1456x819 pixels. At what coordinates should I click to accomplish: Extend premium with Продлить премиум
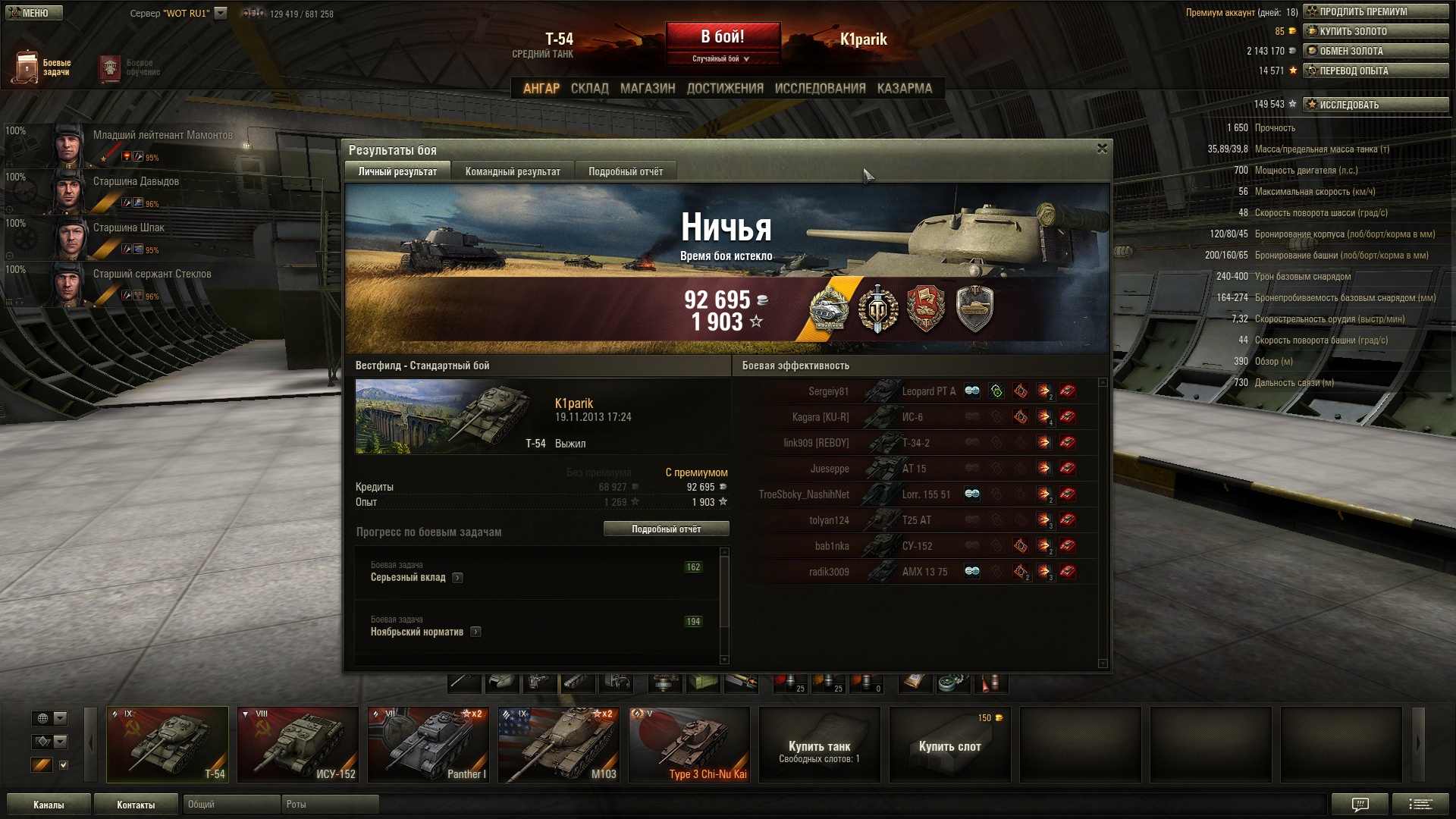point(1376,11)
